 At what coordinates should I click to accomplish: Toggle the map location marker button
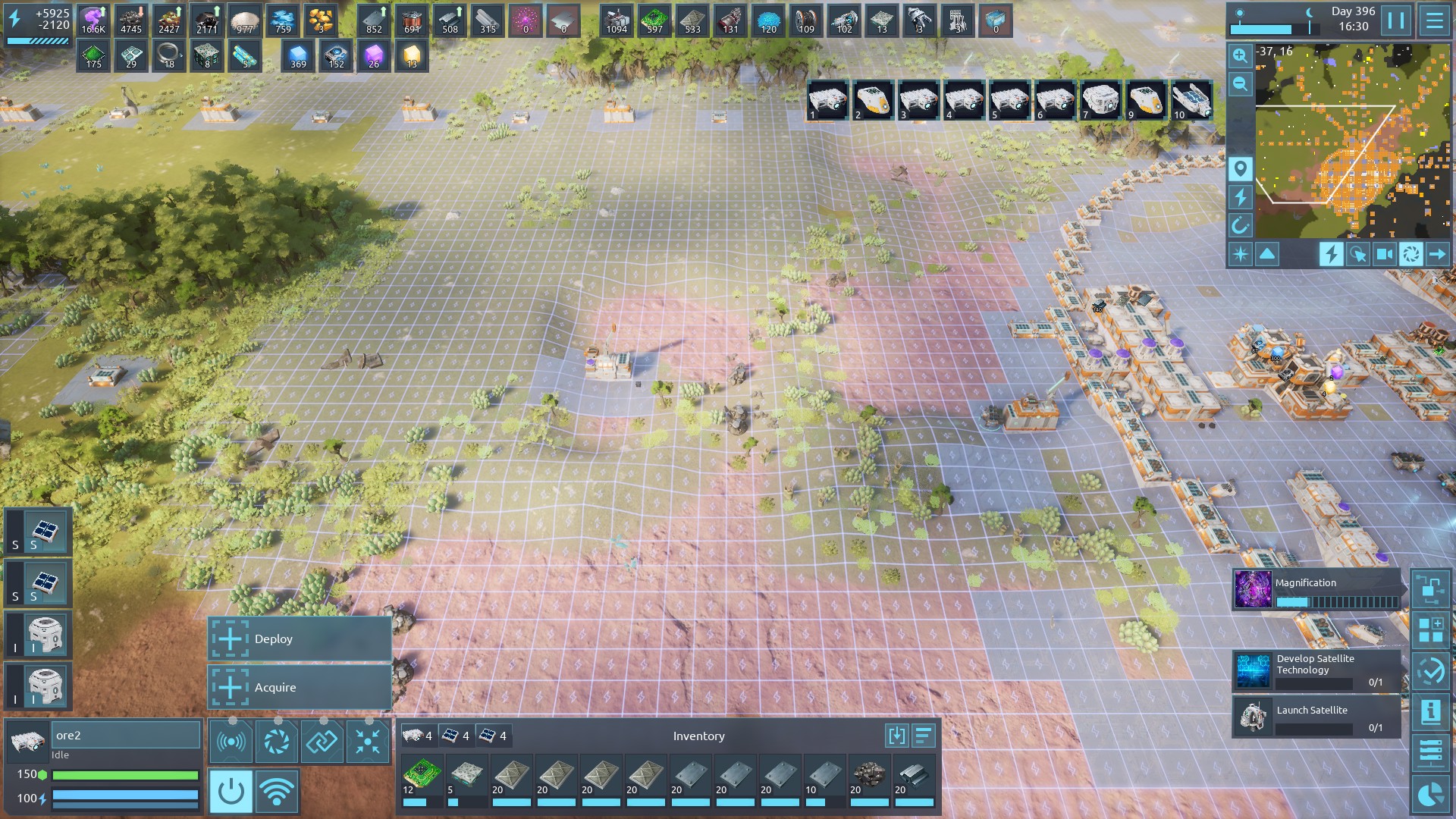click(1240, 168)
